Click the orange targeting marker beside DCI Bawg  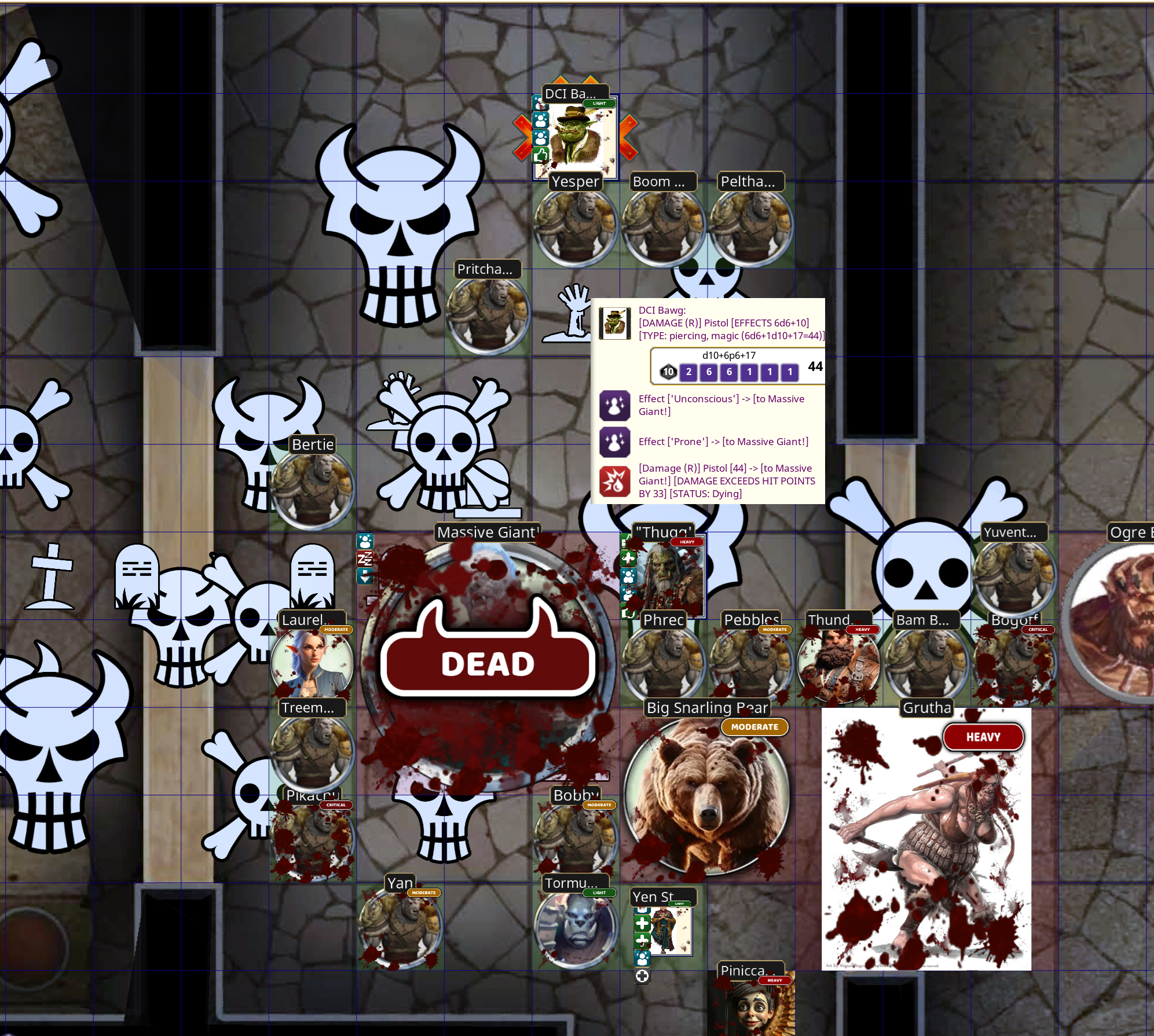click(630, 138)
